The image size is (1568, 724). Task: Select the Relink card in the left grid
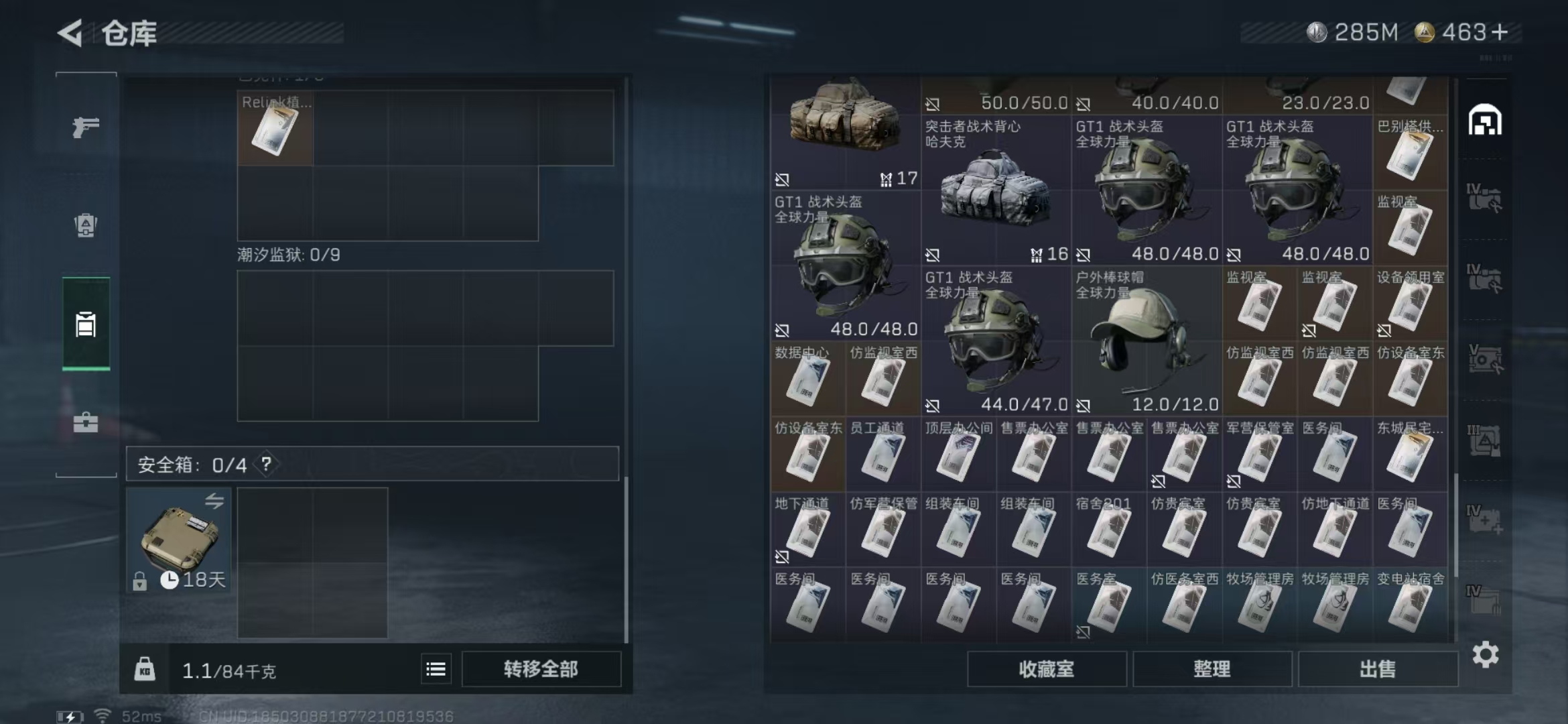pyautogui.click(x=275, y=129)
